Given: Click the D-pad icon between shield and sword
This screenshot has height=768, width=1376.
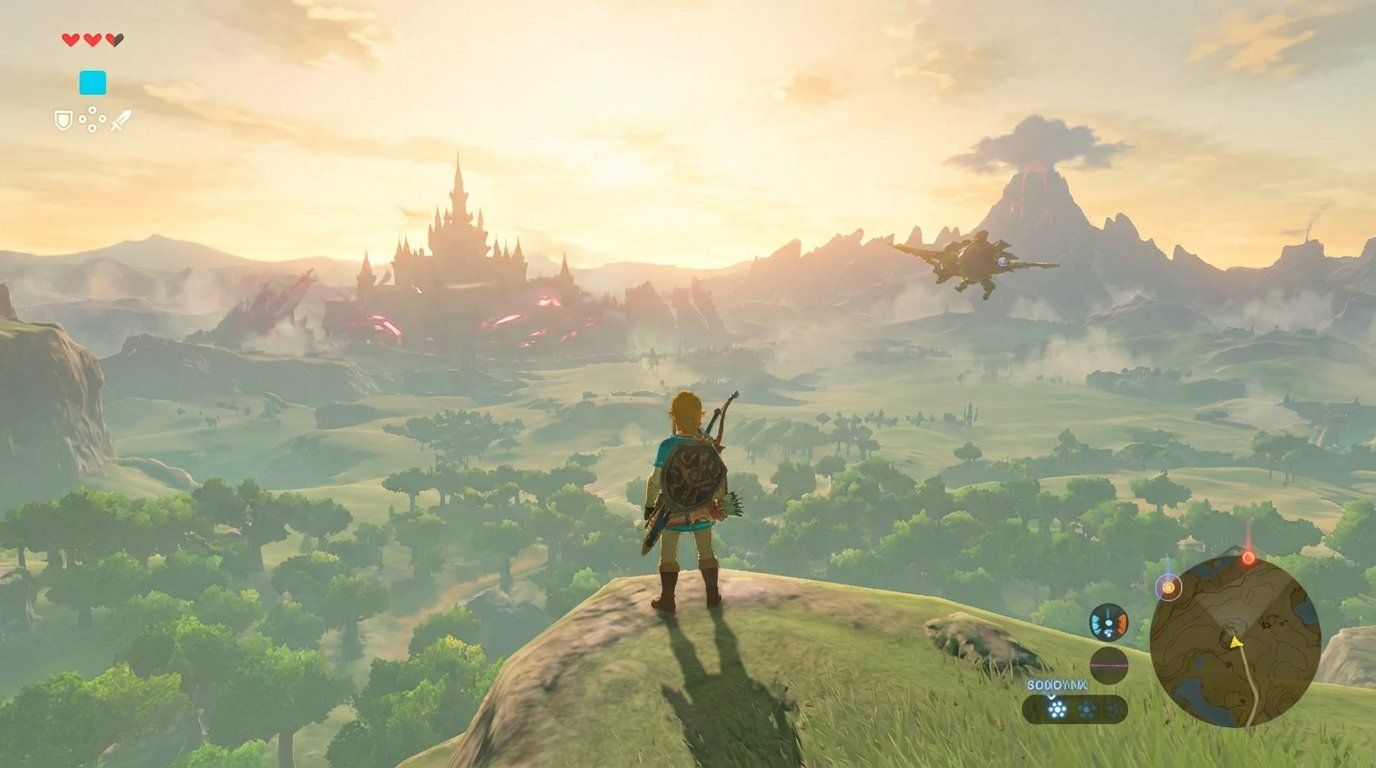Looking at the screenshot, I should point(92,118).
